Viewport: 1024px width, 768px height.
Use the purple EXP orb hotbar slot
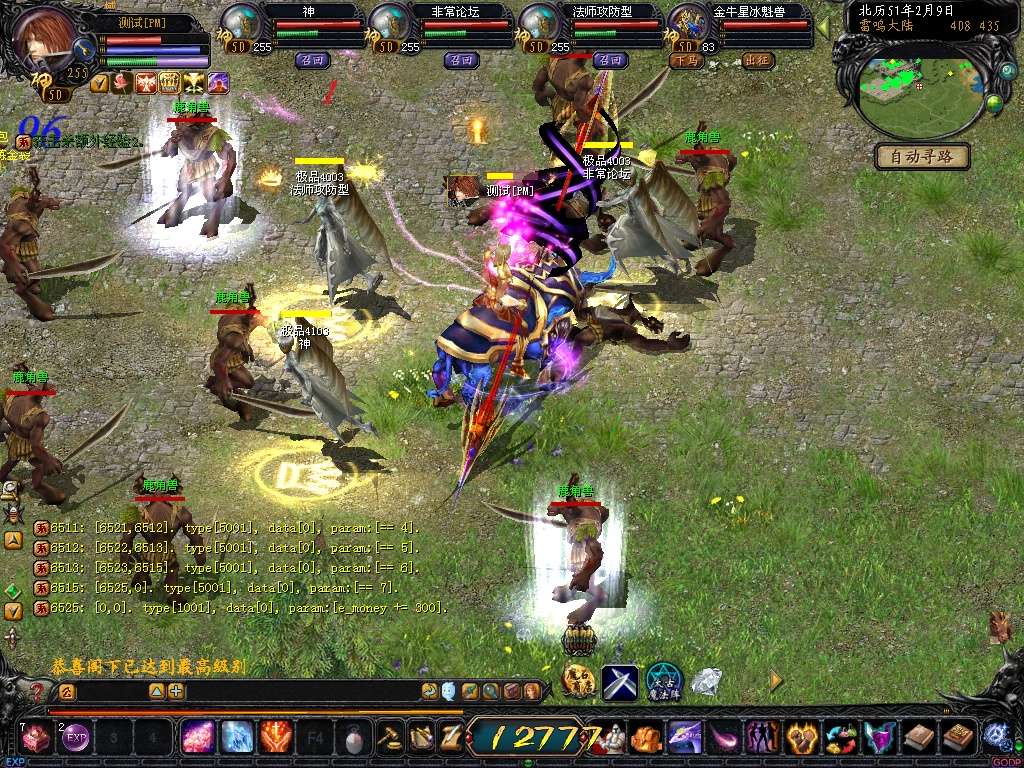tap(76, 738)
